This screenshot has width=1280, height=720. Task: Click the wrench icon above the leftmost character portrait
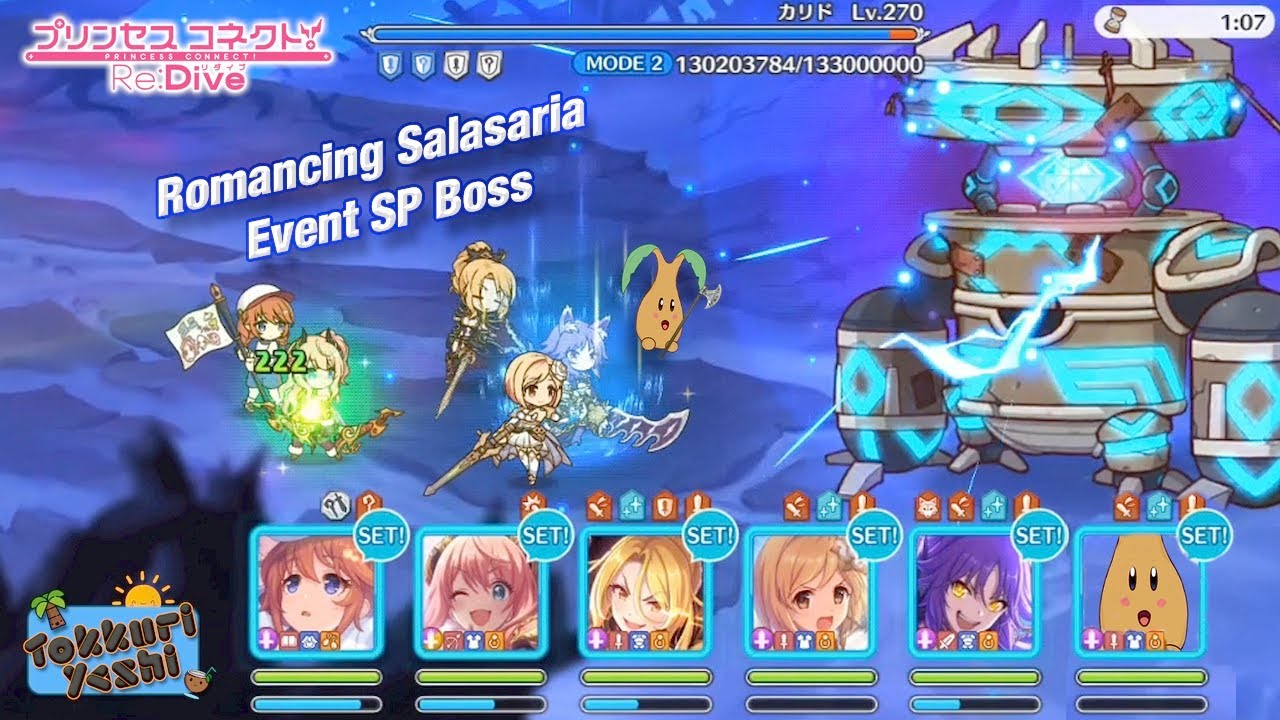[x=337, y=503]
